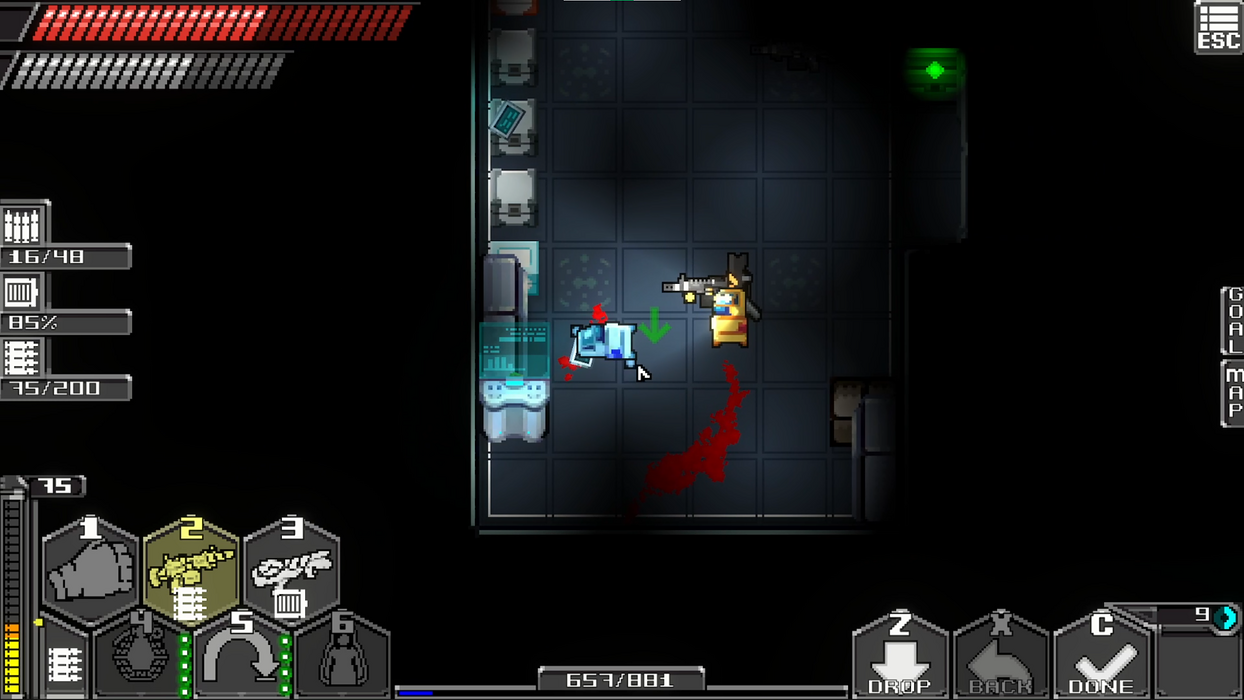
Task: Click the DROP button
Action: tap(899, 657)
